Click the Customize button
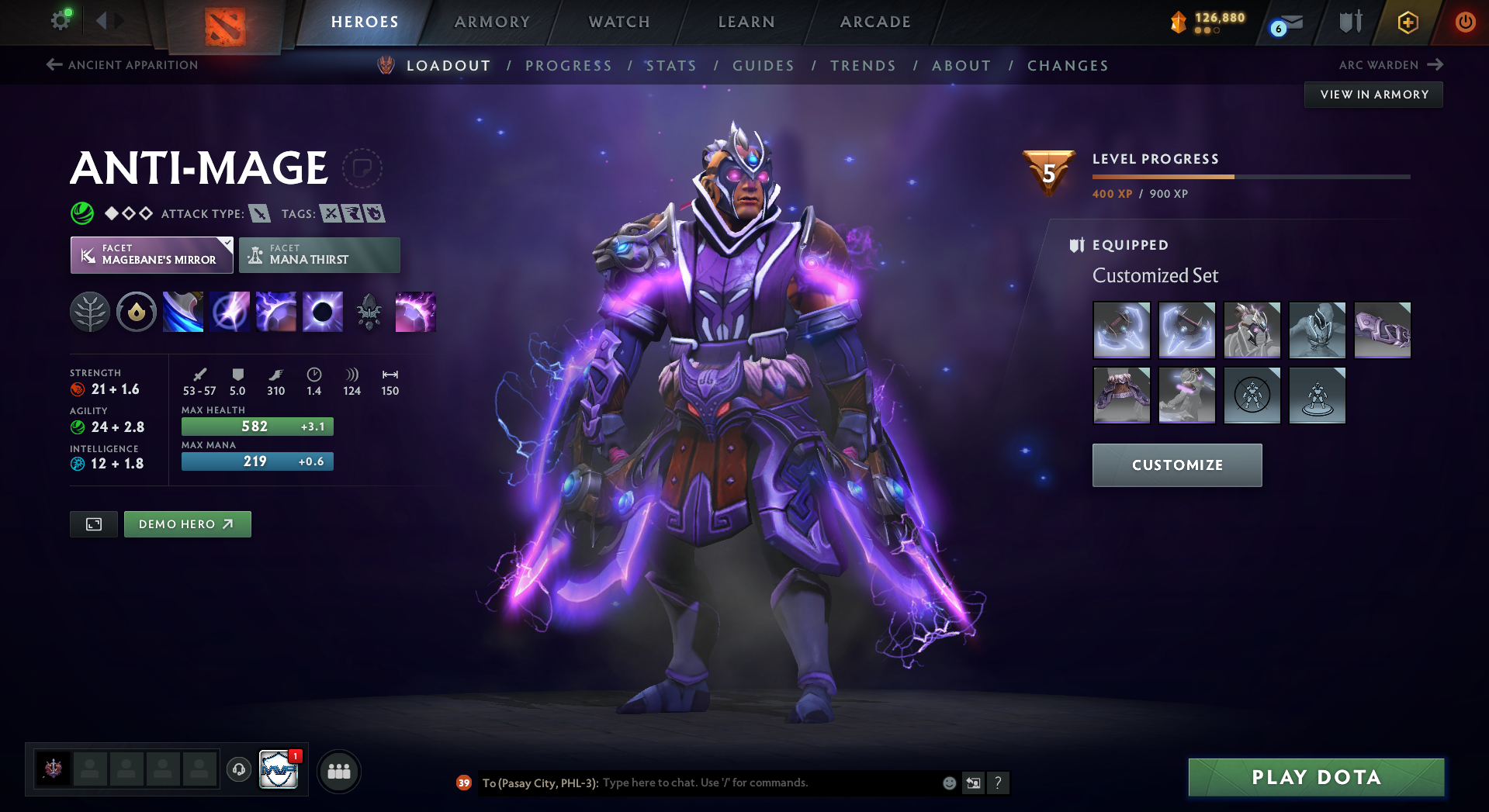Viewport: 1489px width, 812px height. click(x=1177, y=465)
